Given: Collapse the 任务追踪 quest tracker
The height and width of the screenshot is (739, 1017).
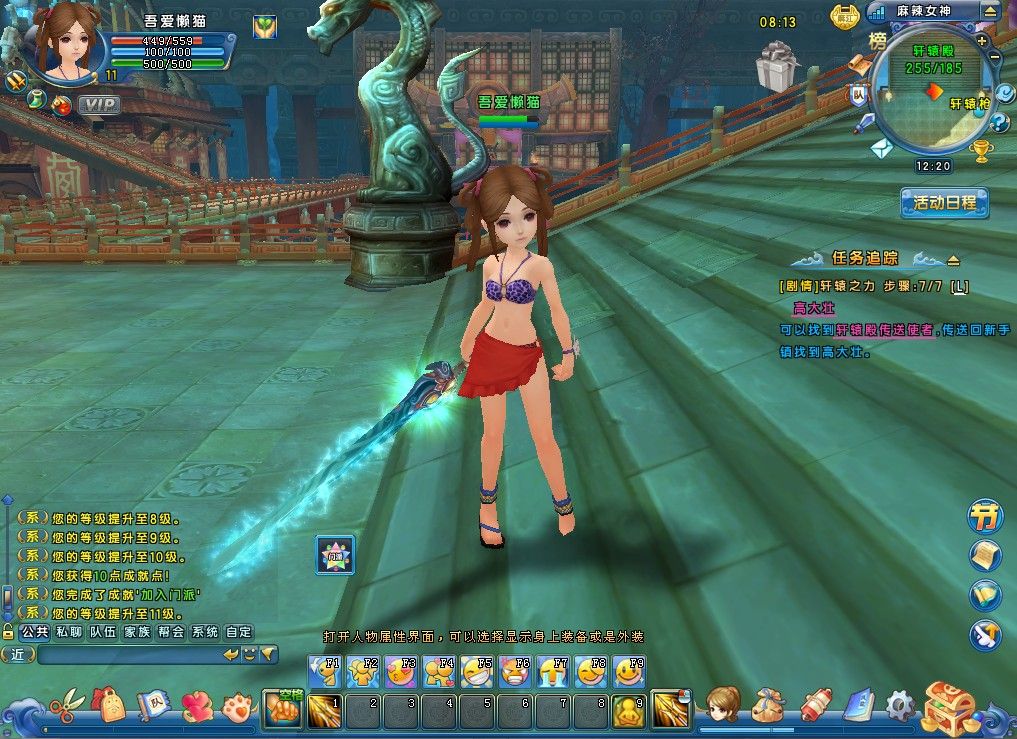Looking at the screenshot, I should pos(953,260).
